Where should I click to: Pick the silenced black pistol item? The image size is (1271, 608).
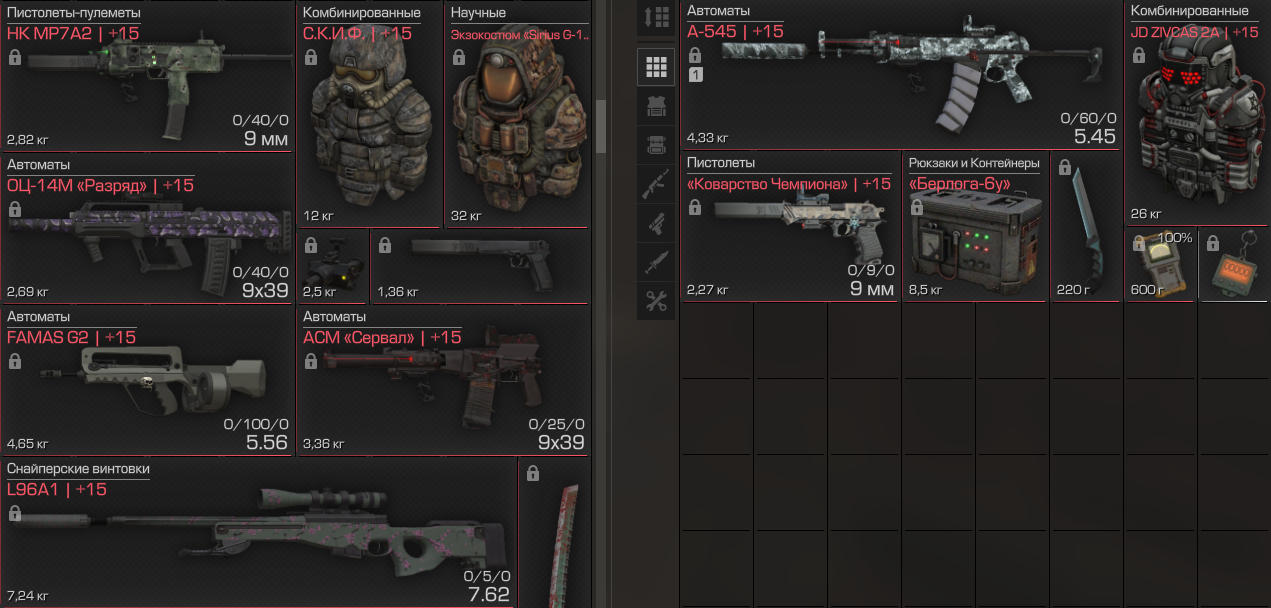[x=480, y=265]
